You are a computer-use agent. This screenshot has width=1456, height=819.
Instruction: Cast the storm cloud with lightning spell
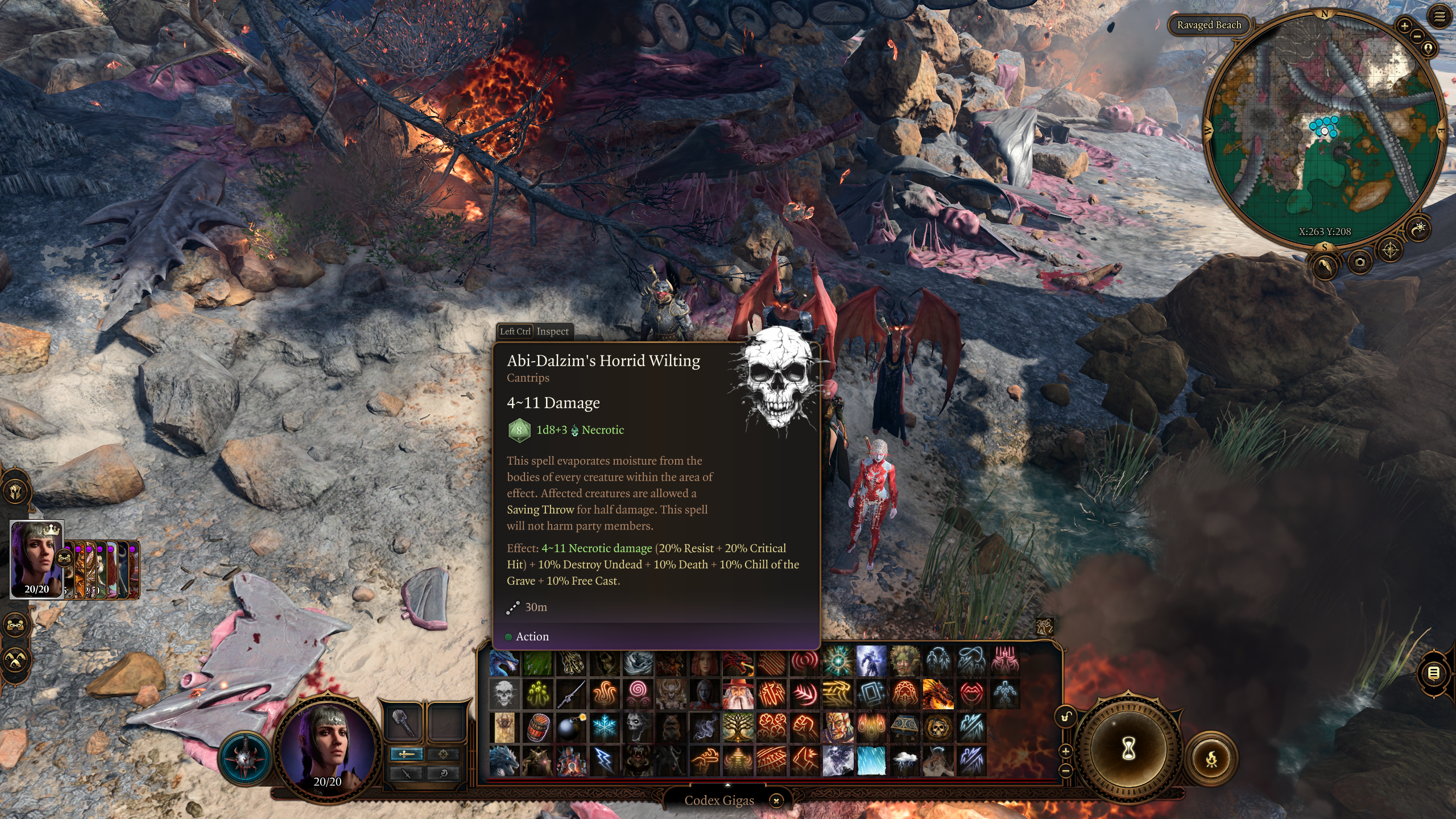click(905, 761)
